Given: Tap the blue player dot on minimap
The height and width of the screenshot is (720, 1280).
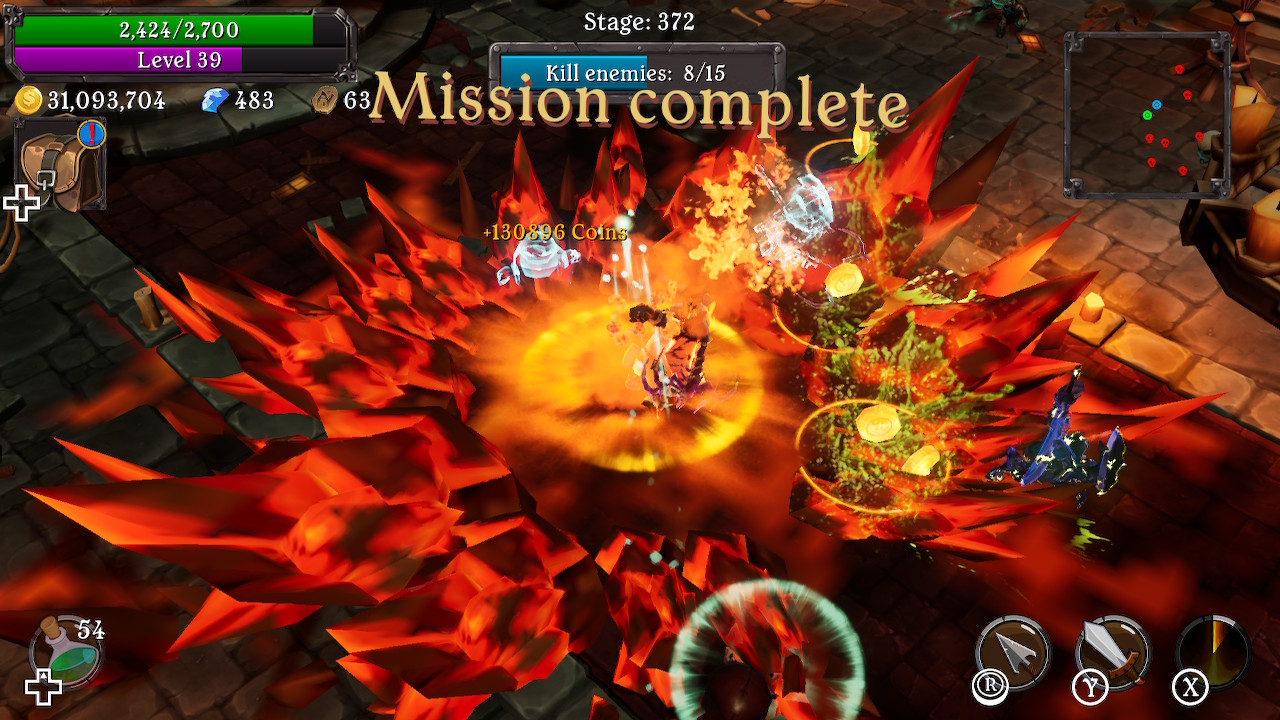Looking at the screenshot, I should click(1157, 104).
